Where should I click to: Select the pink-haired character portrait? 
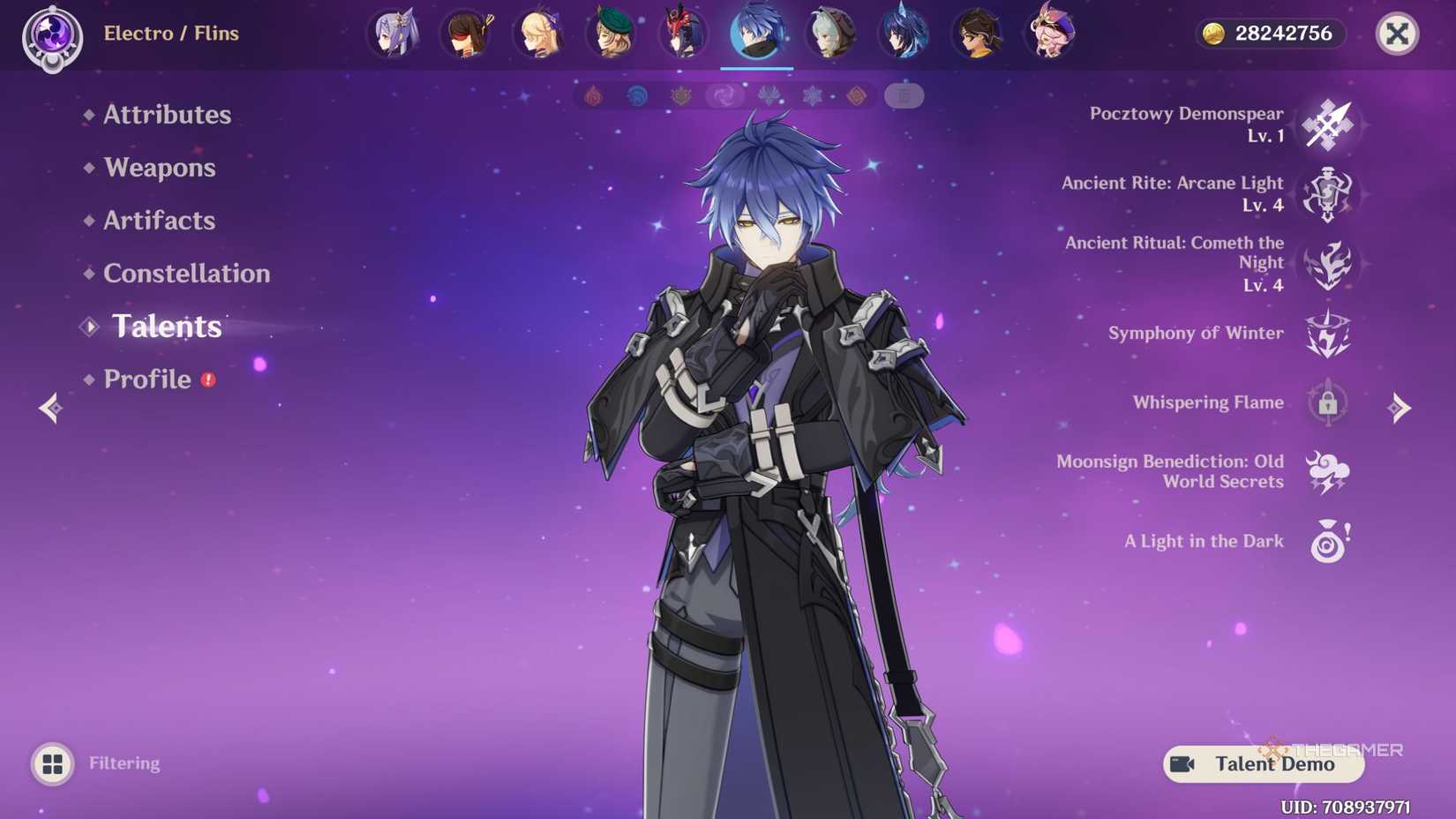tap(1049, 33)
